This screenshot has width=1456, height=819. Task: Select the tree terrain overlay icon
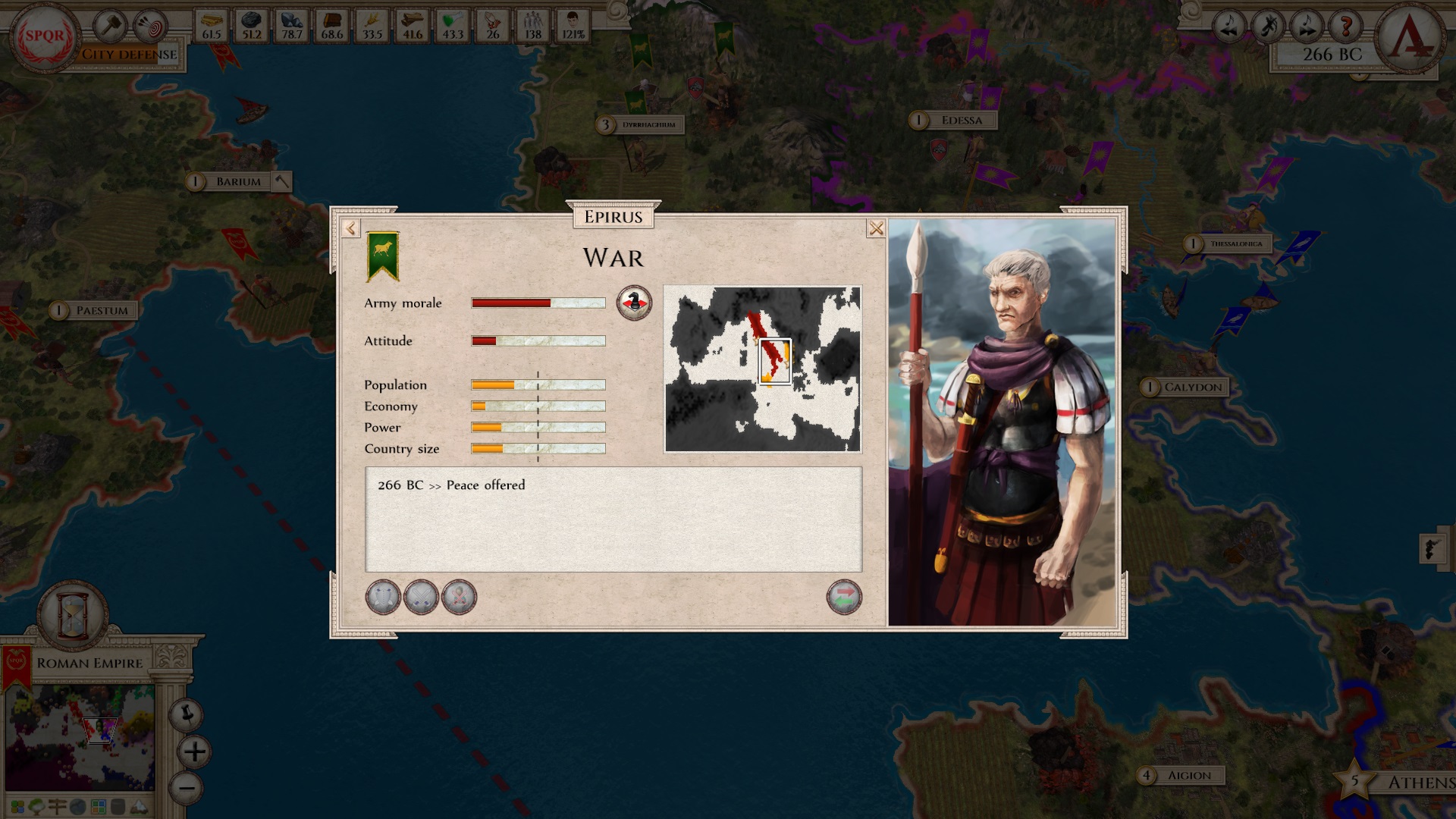(x=36, y=806)
